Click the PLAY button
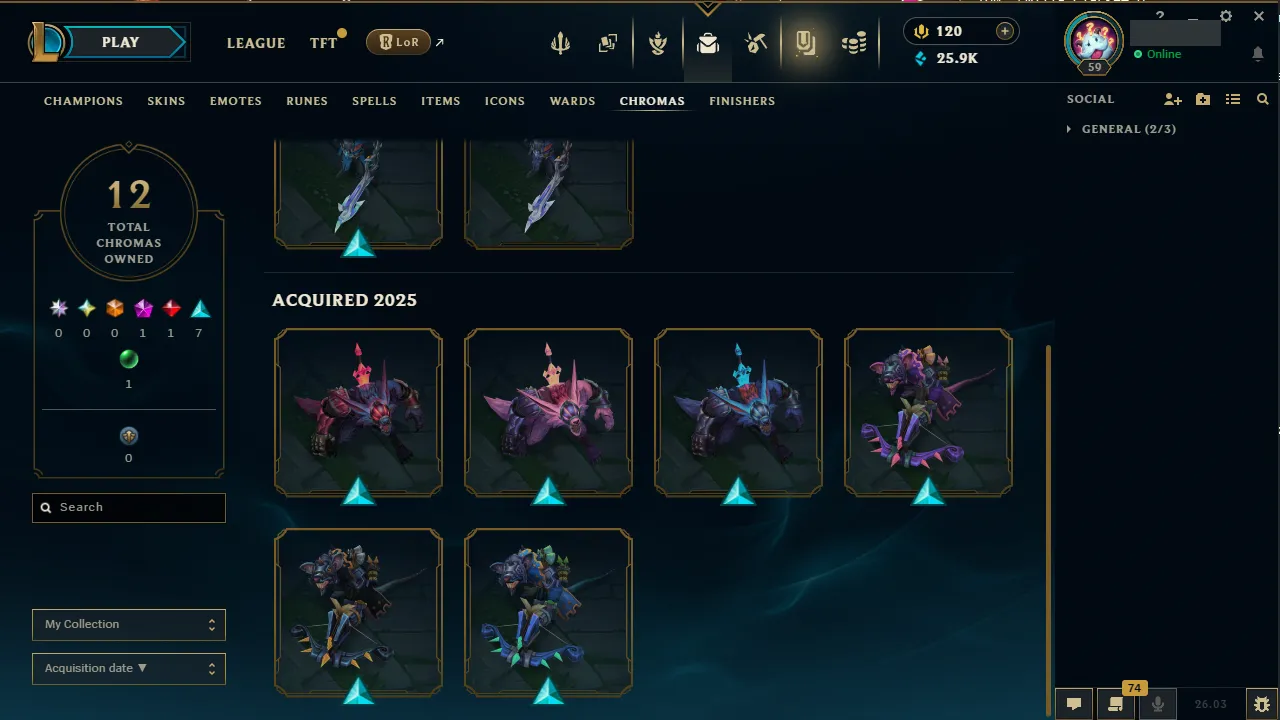The width and height of the screenshot is (1280, 720). (x=120, y=42)
